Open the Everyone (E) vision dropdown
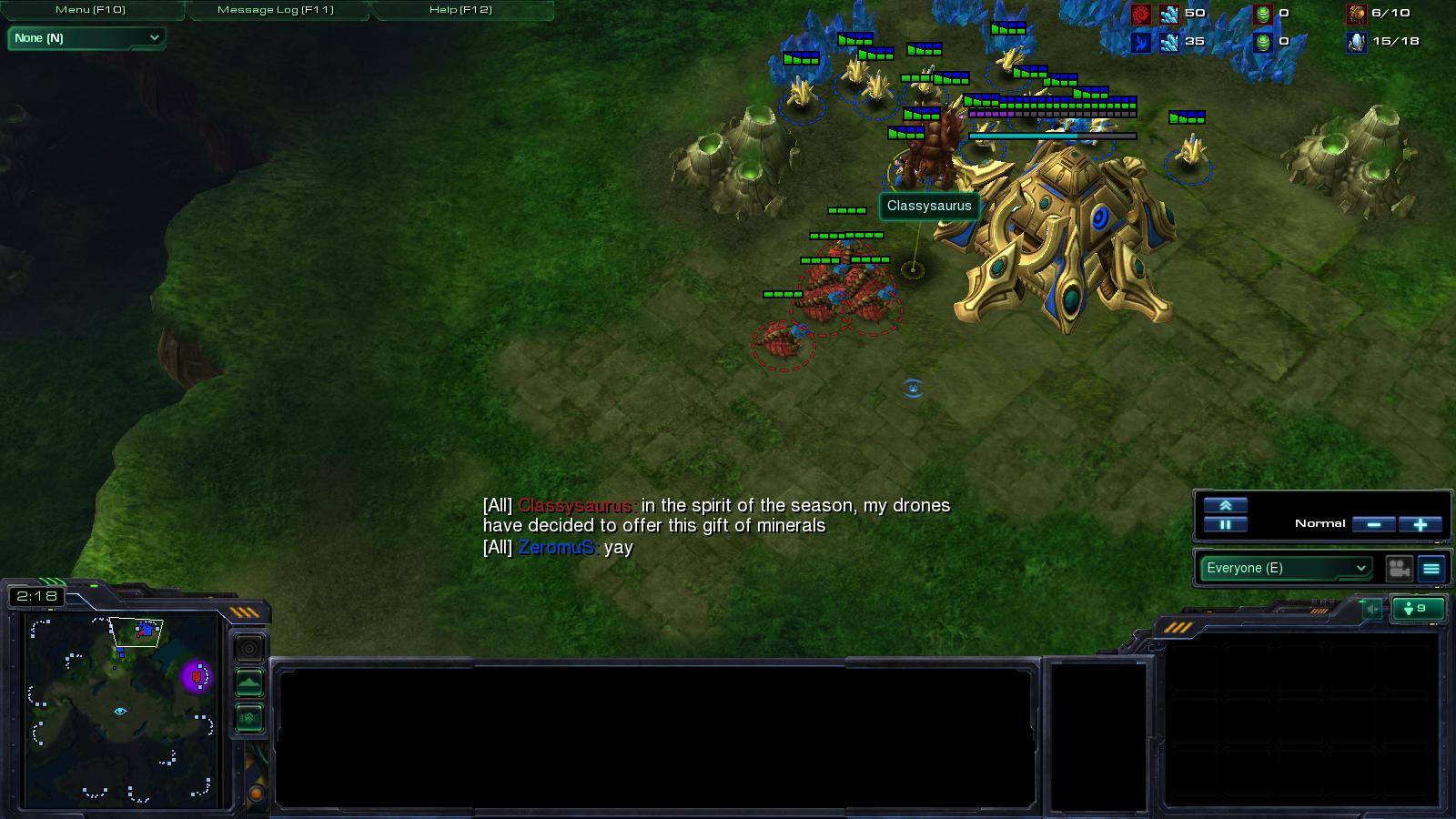This screenshot has width=1456, height=819. click(1285, 568)
